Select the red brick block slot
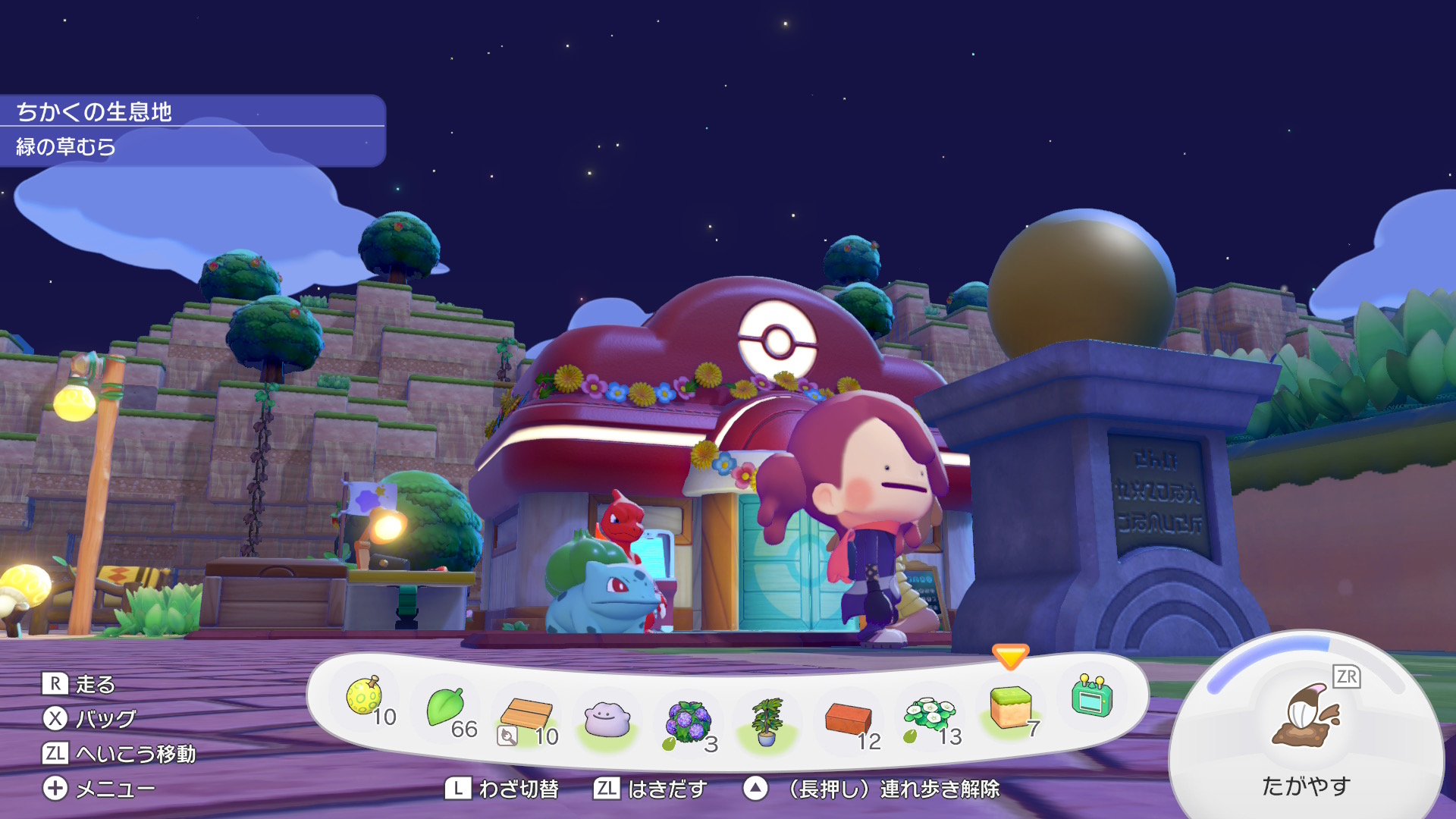The width and height of the screenshot is (1456, 819). (849, 719)
